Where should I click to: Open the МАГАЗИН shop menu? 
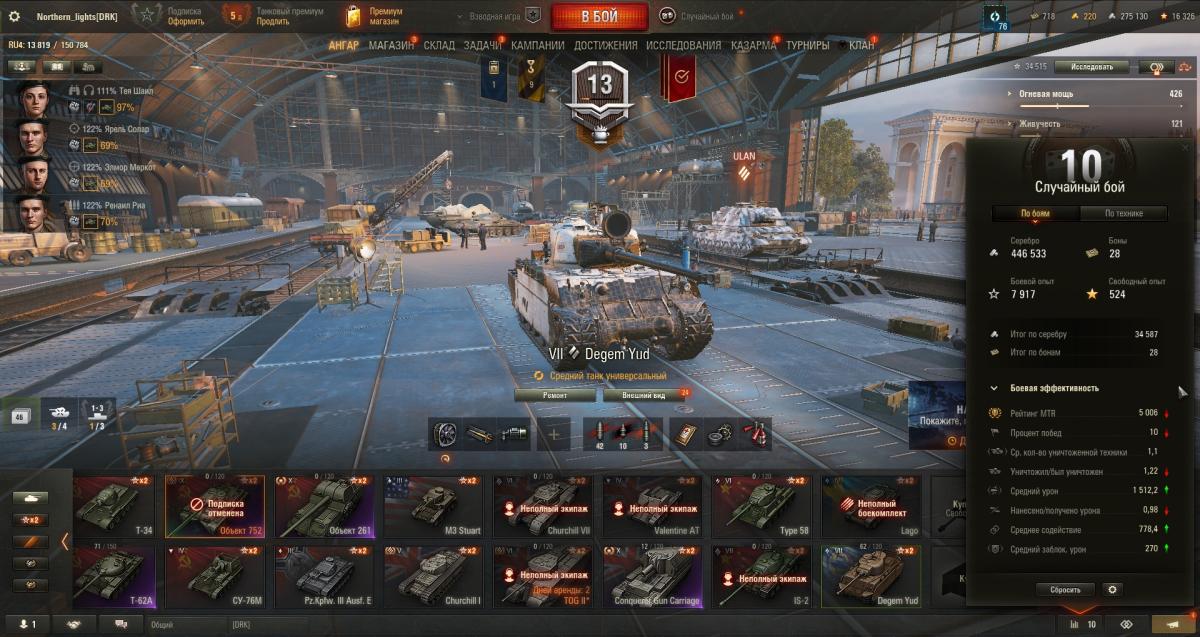pos(390,45)
